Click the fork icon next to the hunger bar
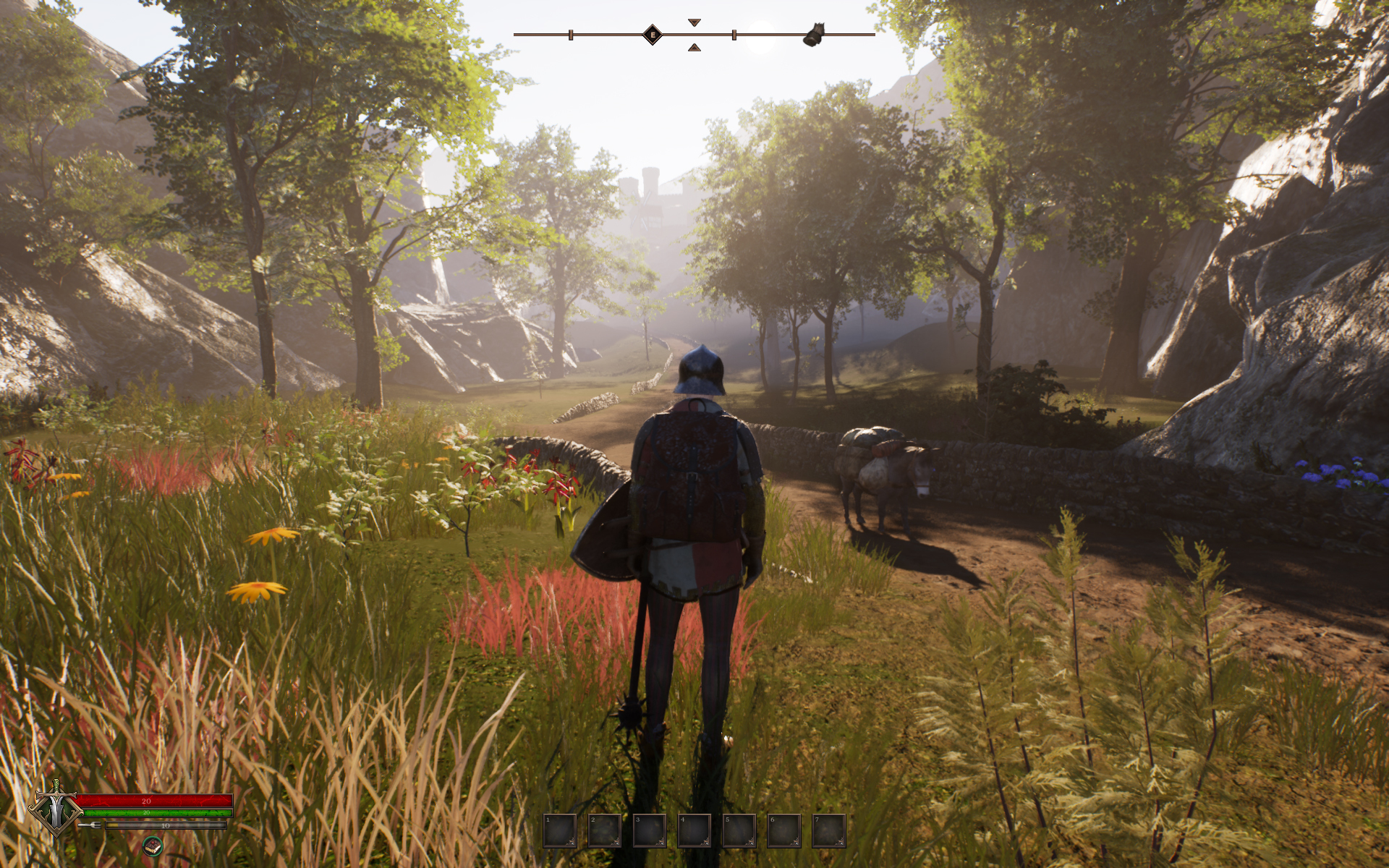 pos(89,825)
